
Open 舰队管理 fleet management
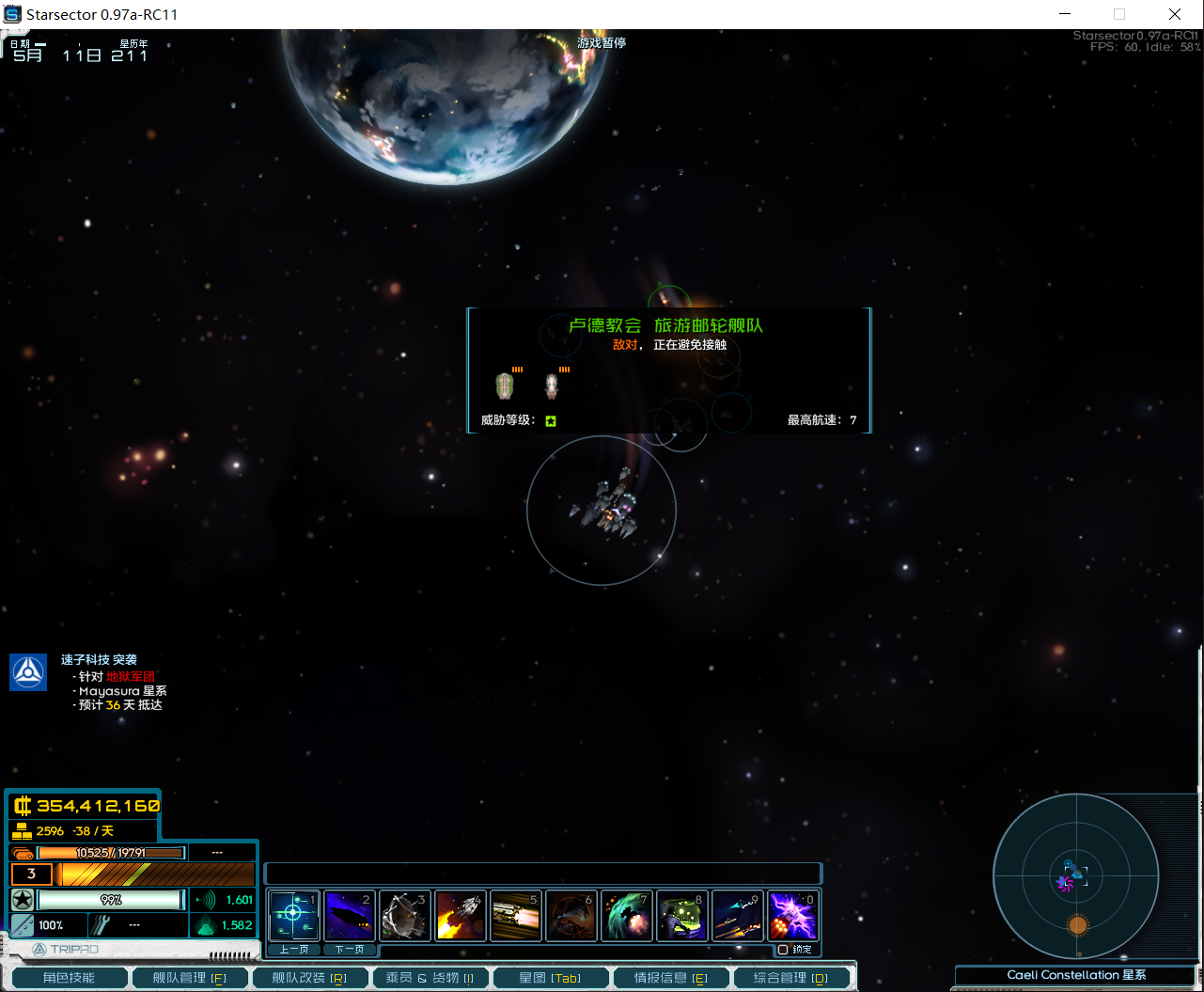(x=189, y=978)
